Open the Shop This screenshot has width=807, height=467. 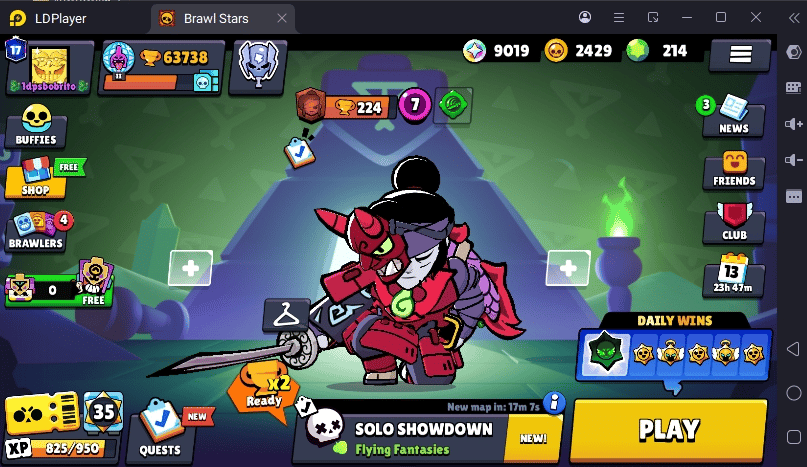click(37, 176)
